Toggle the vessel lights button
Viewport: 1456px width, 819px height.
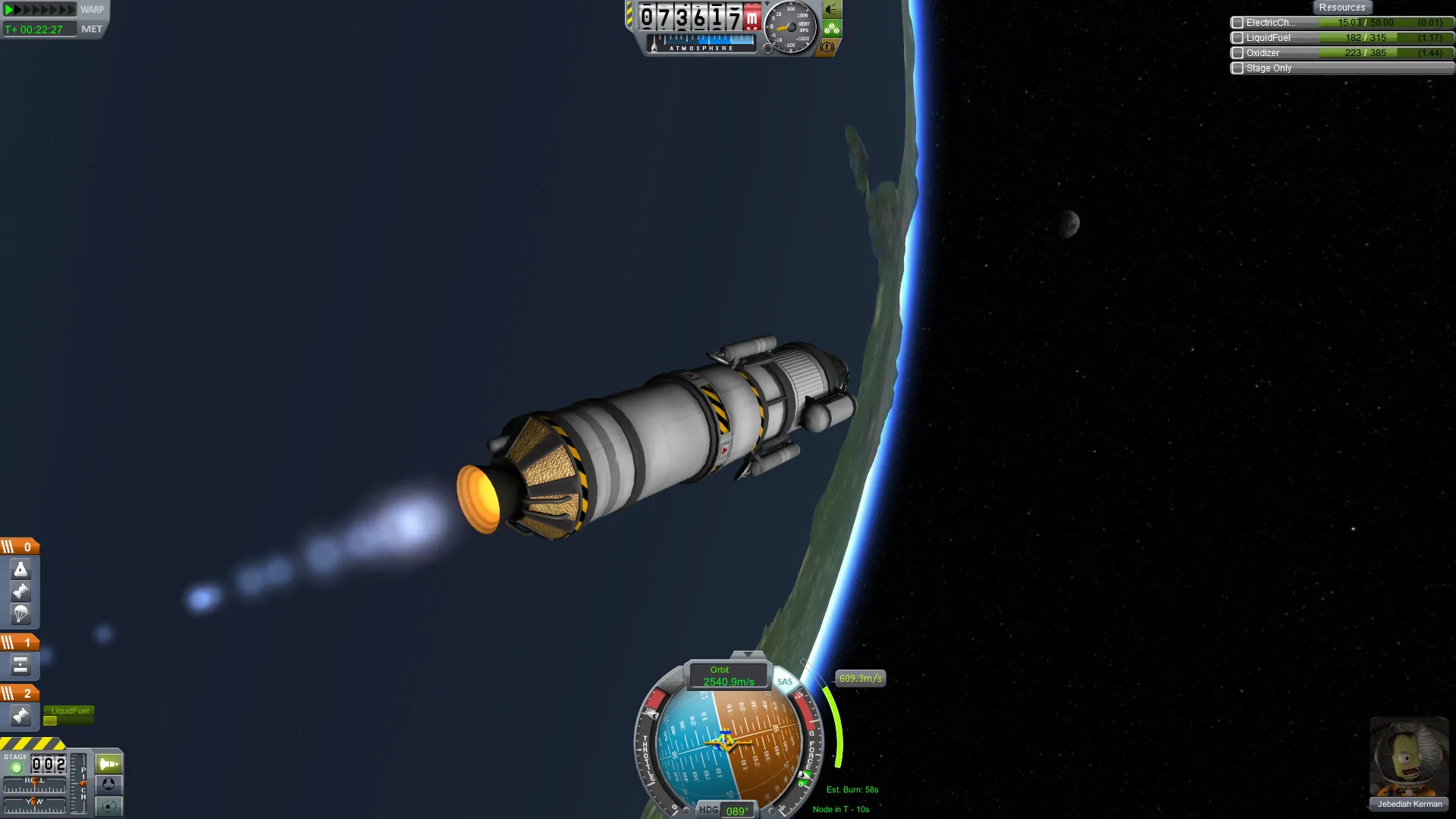[832, 10]
